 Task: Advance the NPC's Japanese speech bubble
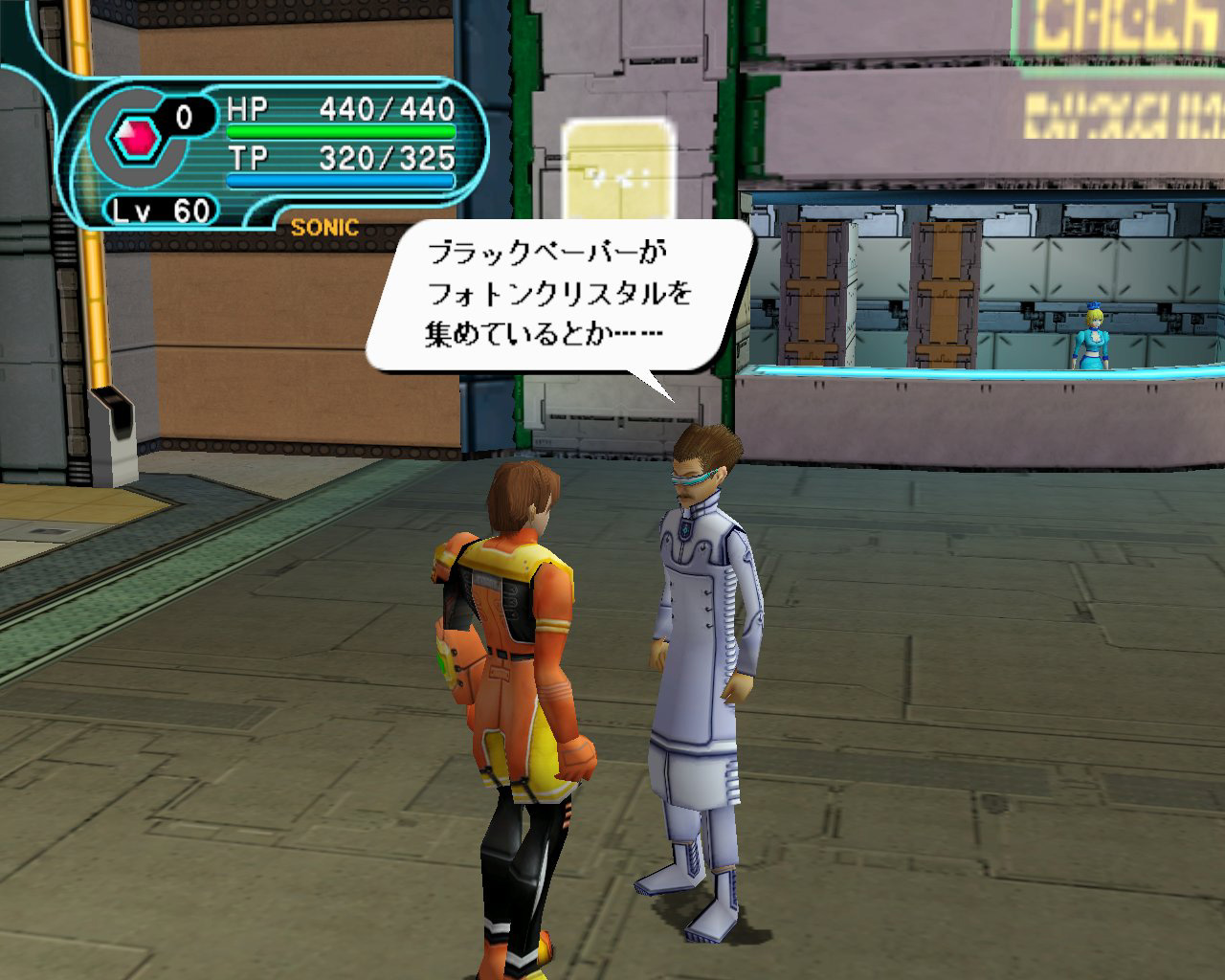pos(559,296)
